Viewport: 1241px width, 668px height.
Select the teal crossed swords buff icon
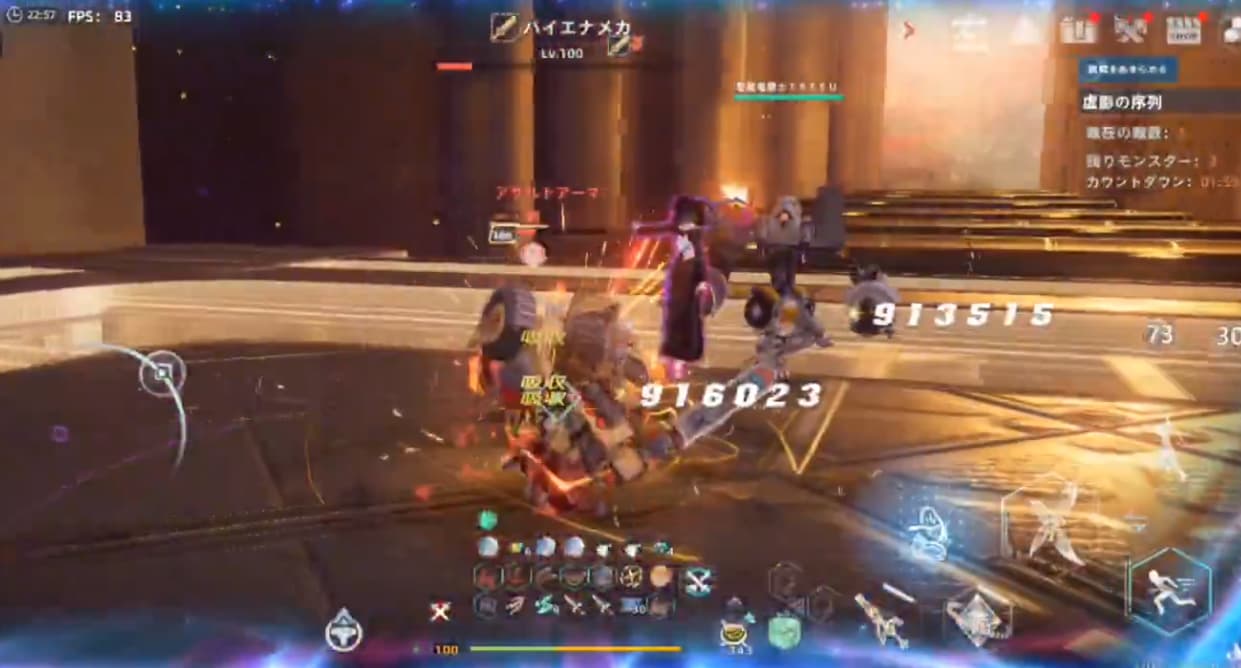point(696,578)
